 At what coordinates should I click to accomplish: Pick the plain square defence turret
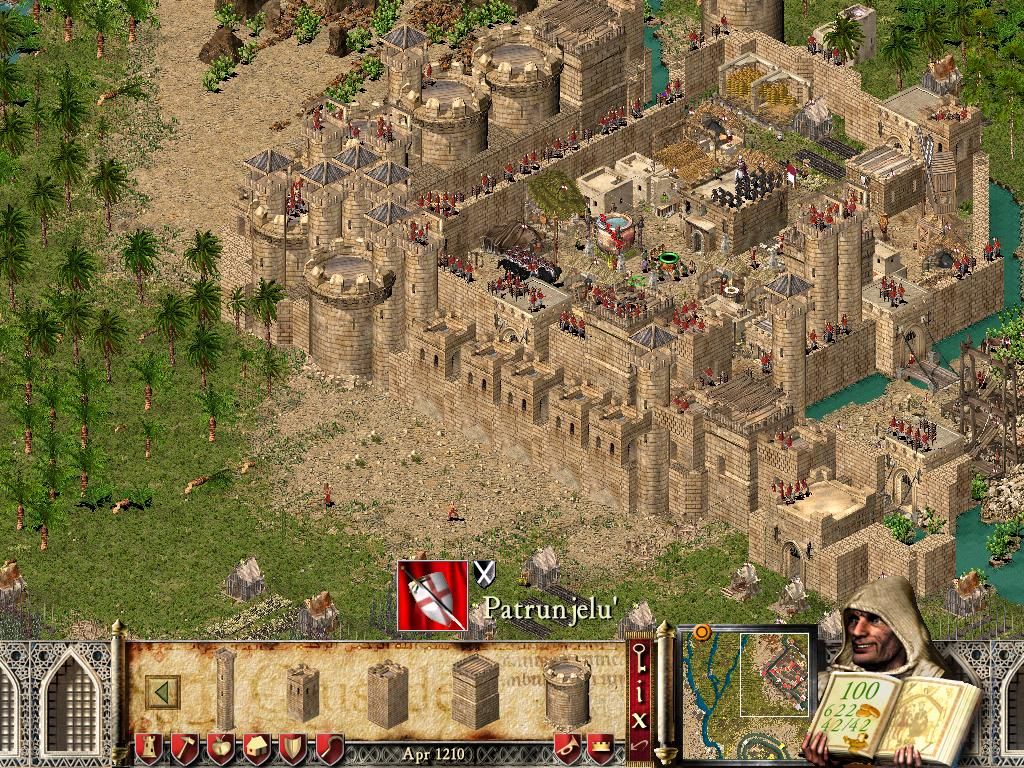(x=387, y=692)
